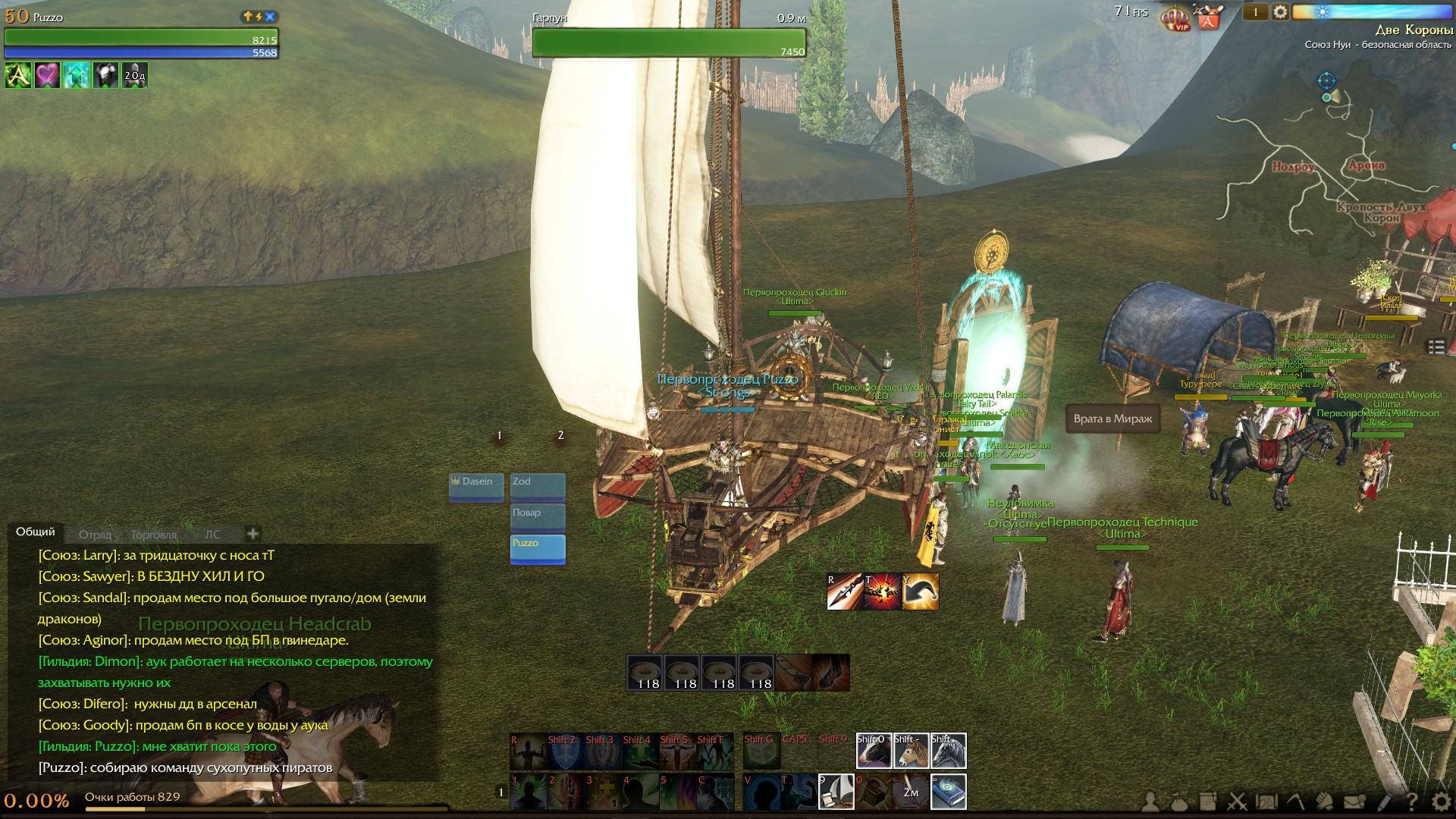The width and height of the screenshot is (1456, 819).
Task: Use the black-and-white cow mount slot
Action: tap(874, 751)
